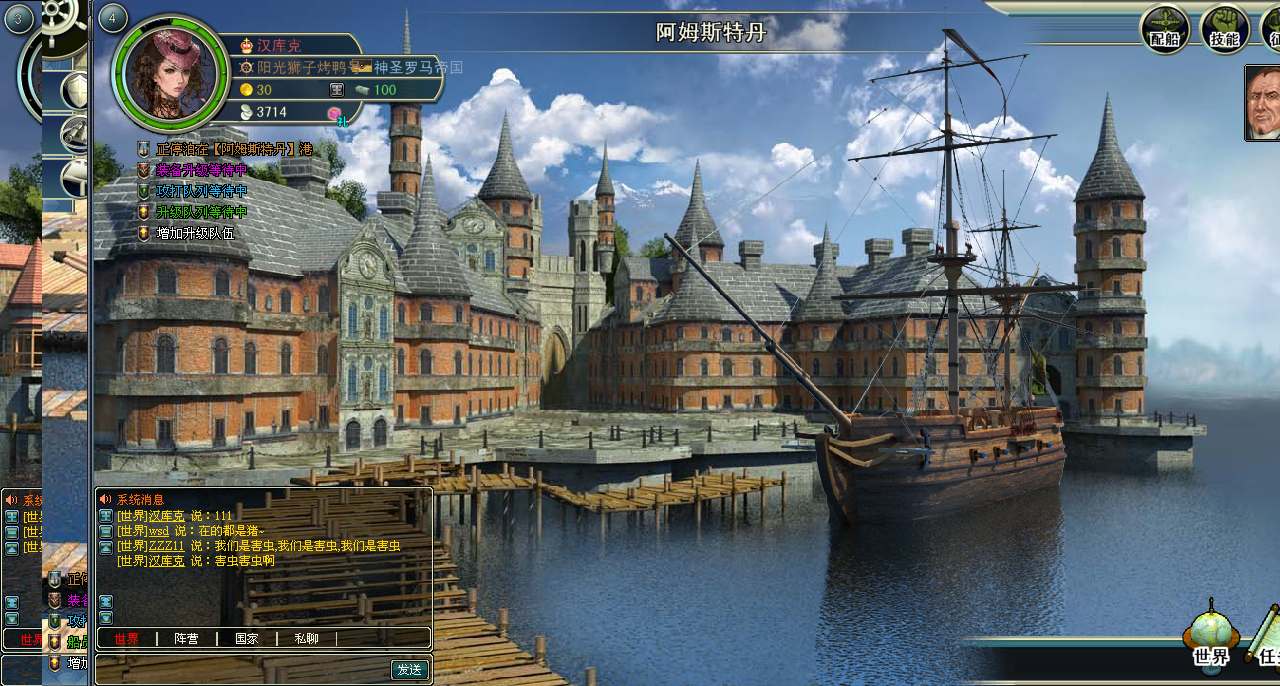The image size is (1280, 686).
Task: Open the 升级队列等待中 upgrade queue entry
Action: (x=201, y=212)
